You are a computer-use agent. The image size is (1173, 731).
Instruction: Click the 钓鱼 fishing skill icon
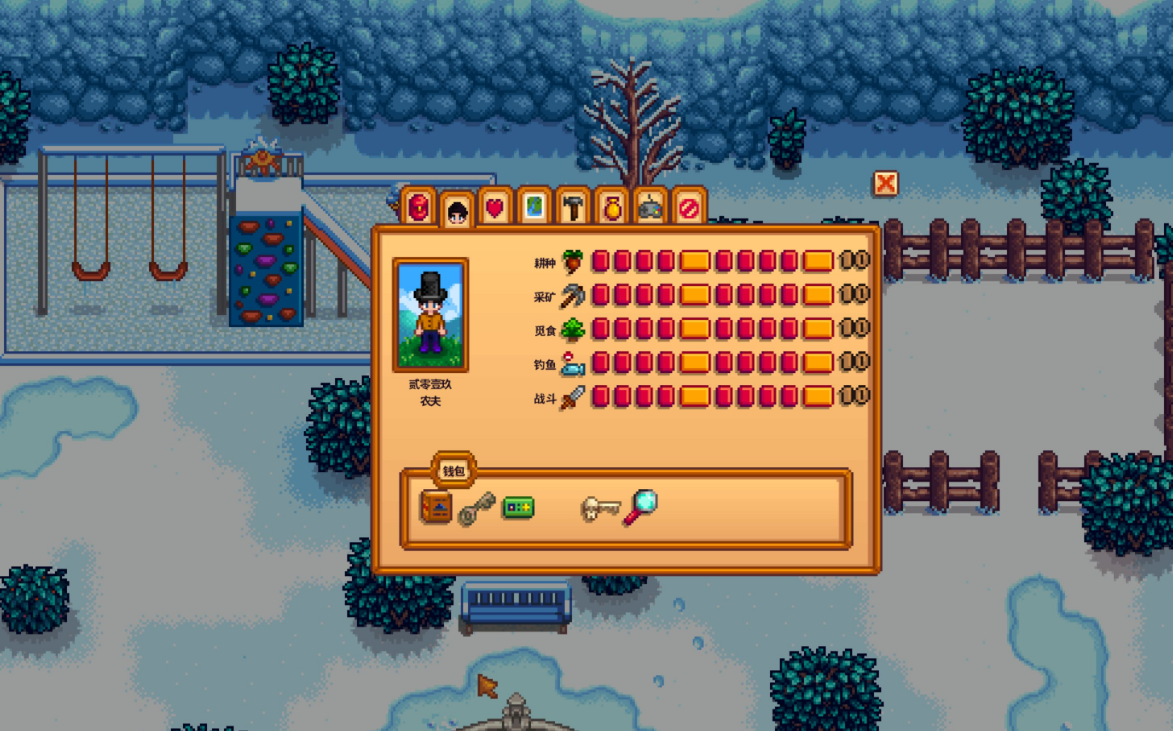point(573,363)
